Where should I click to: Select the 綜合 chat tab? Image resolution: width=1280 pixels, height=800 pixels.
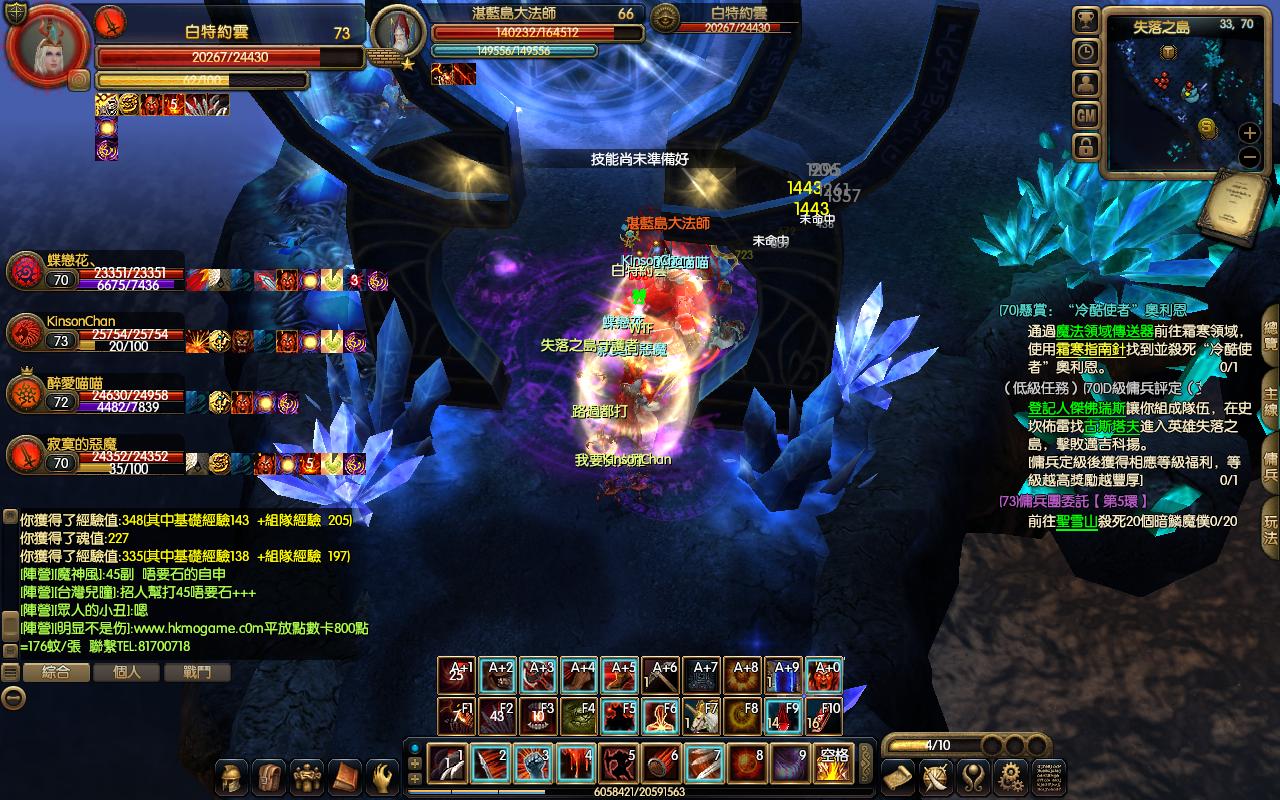coord(56,673)
